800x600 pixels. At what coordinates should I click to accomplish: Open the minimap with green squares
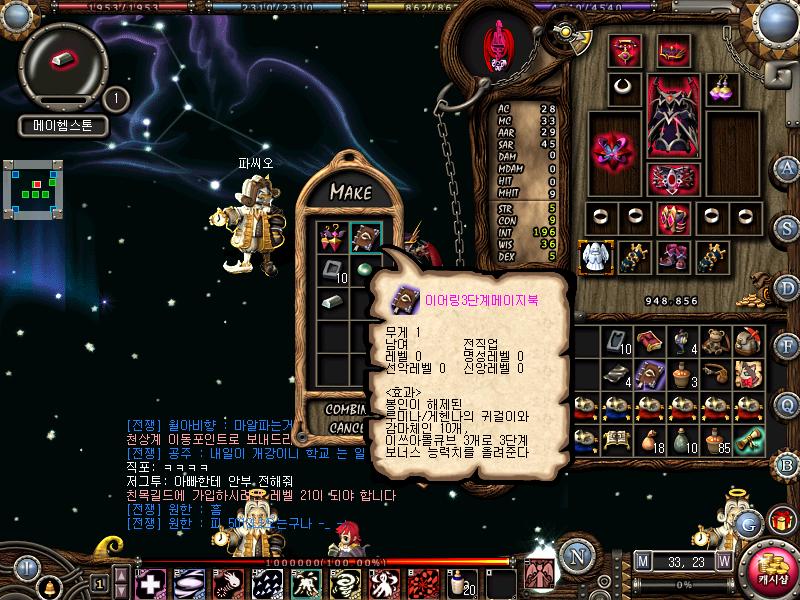[33, 185]
